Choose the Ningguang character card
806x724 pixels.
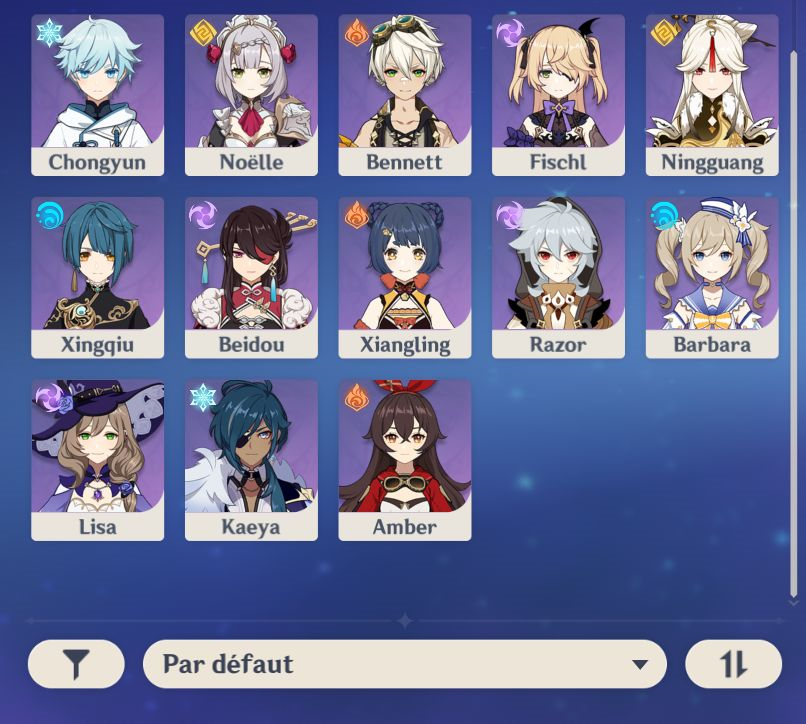click(x=711, y=94)
